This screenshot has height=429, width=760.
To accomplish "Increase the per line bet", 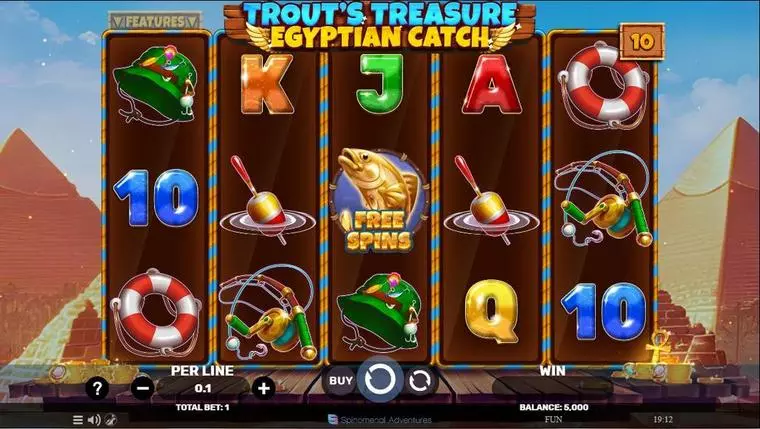I will point(264,388).
